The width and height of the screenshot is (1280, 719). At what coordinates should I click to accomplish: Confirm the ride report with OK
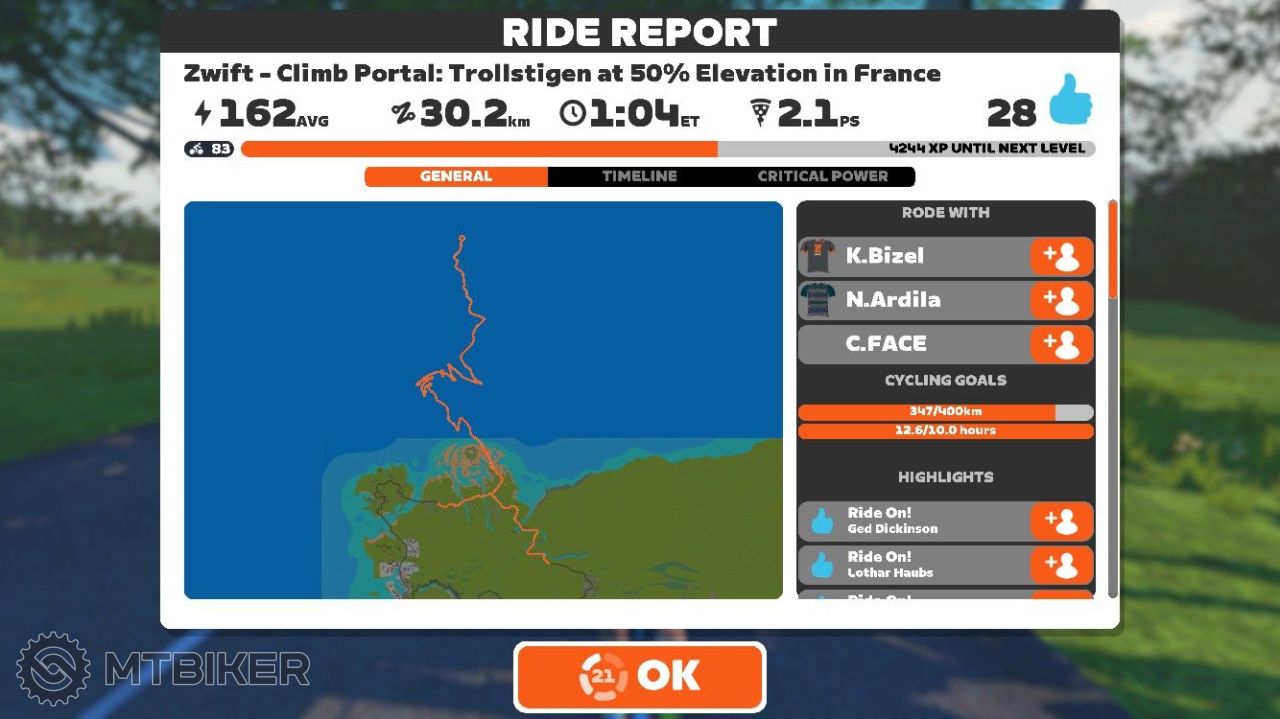pos(640,676)
